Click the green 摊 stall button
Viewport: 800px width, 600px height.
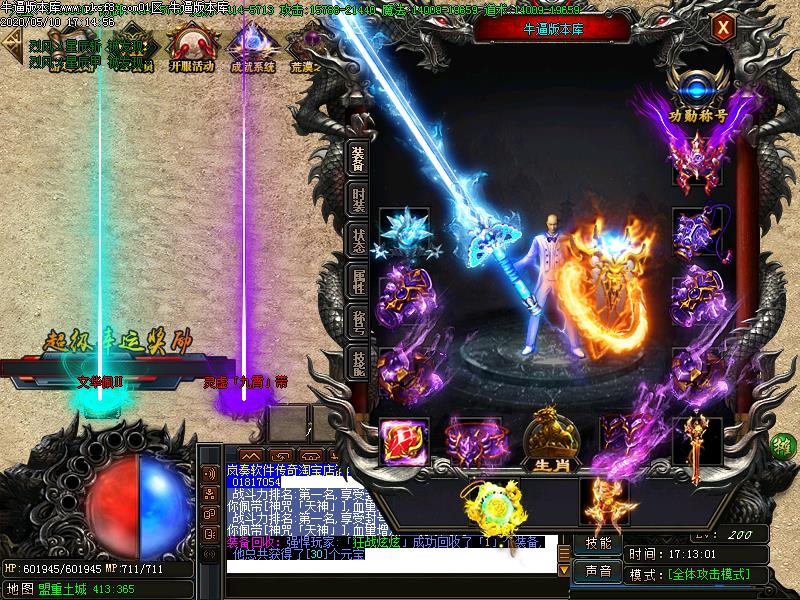tap(785, 442)
